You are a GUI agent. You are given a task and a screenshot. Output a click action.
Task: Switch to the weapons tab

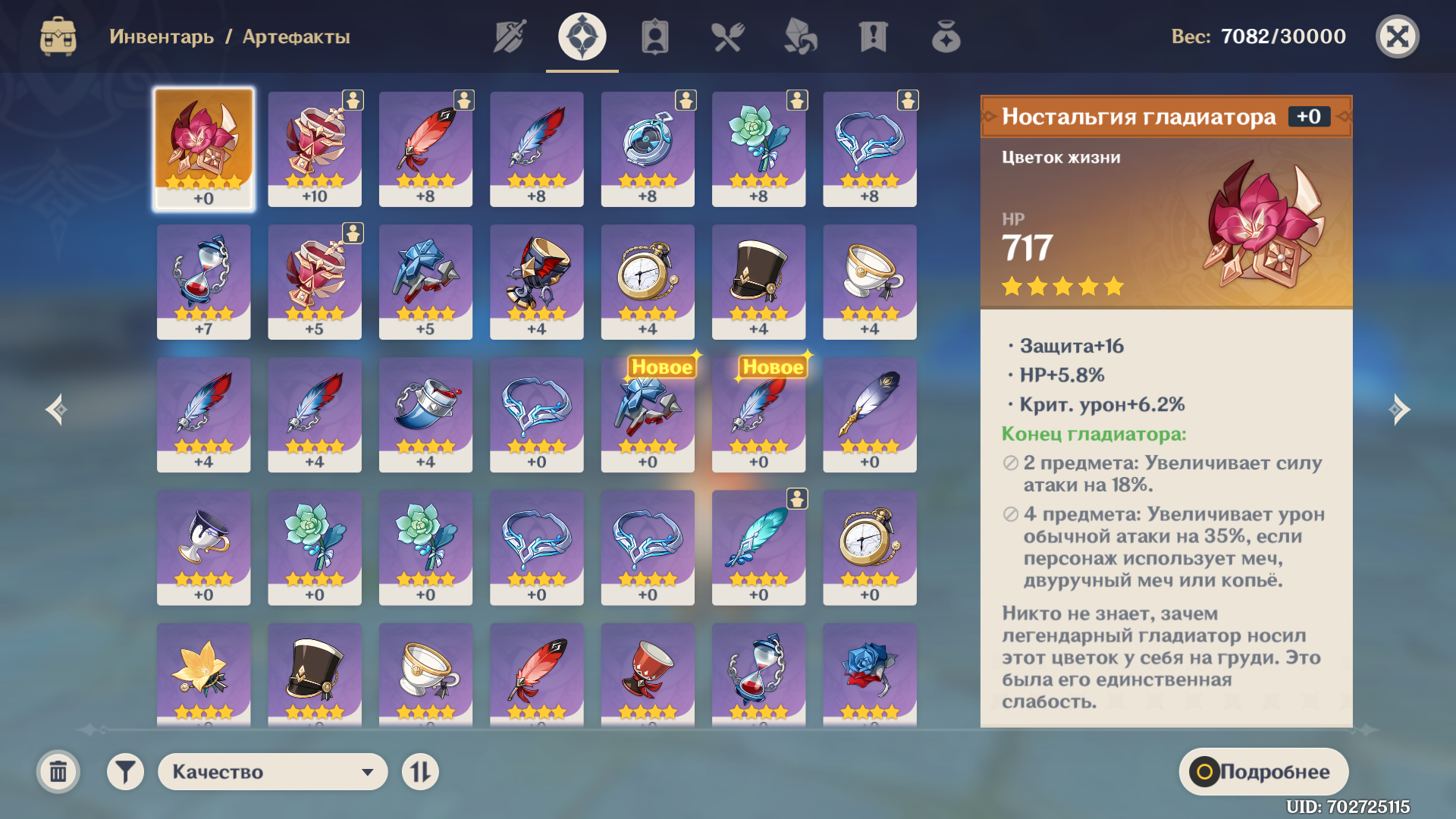pos(510,36)
